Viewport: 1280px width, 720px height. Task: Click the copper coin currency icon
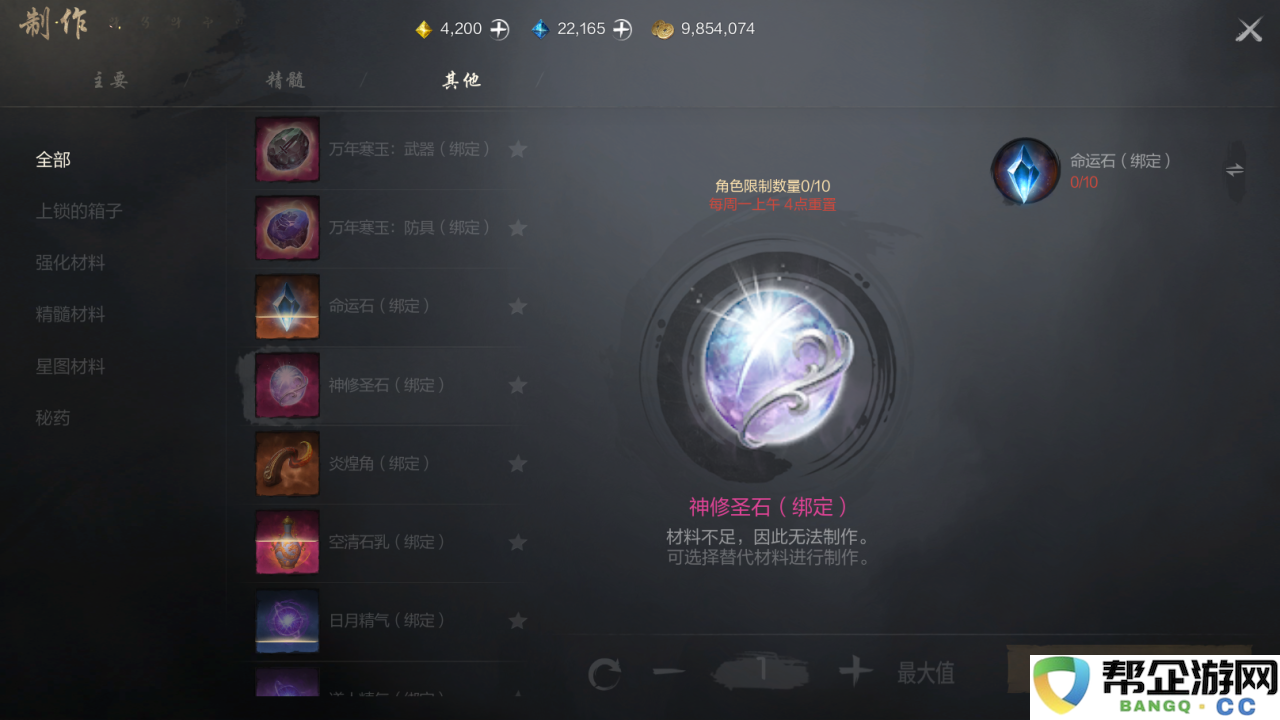[663, 29]
